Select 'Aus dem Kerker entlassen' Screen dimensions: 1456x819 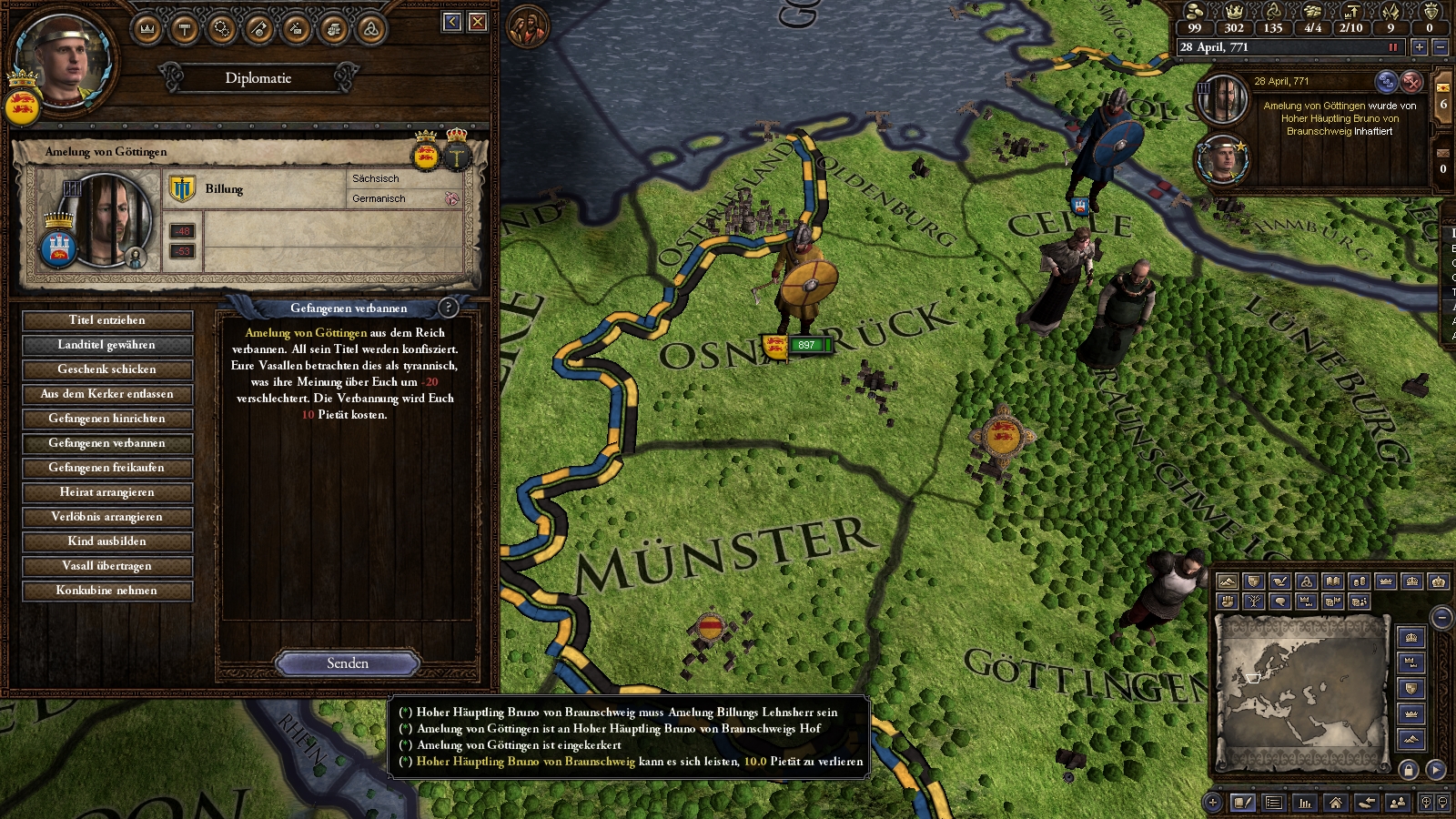coord(107,394)
